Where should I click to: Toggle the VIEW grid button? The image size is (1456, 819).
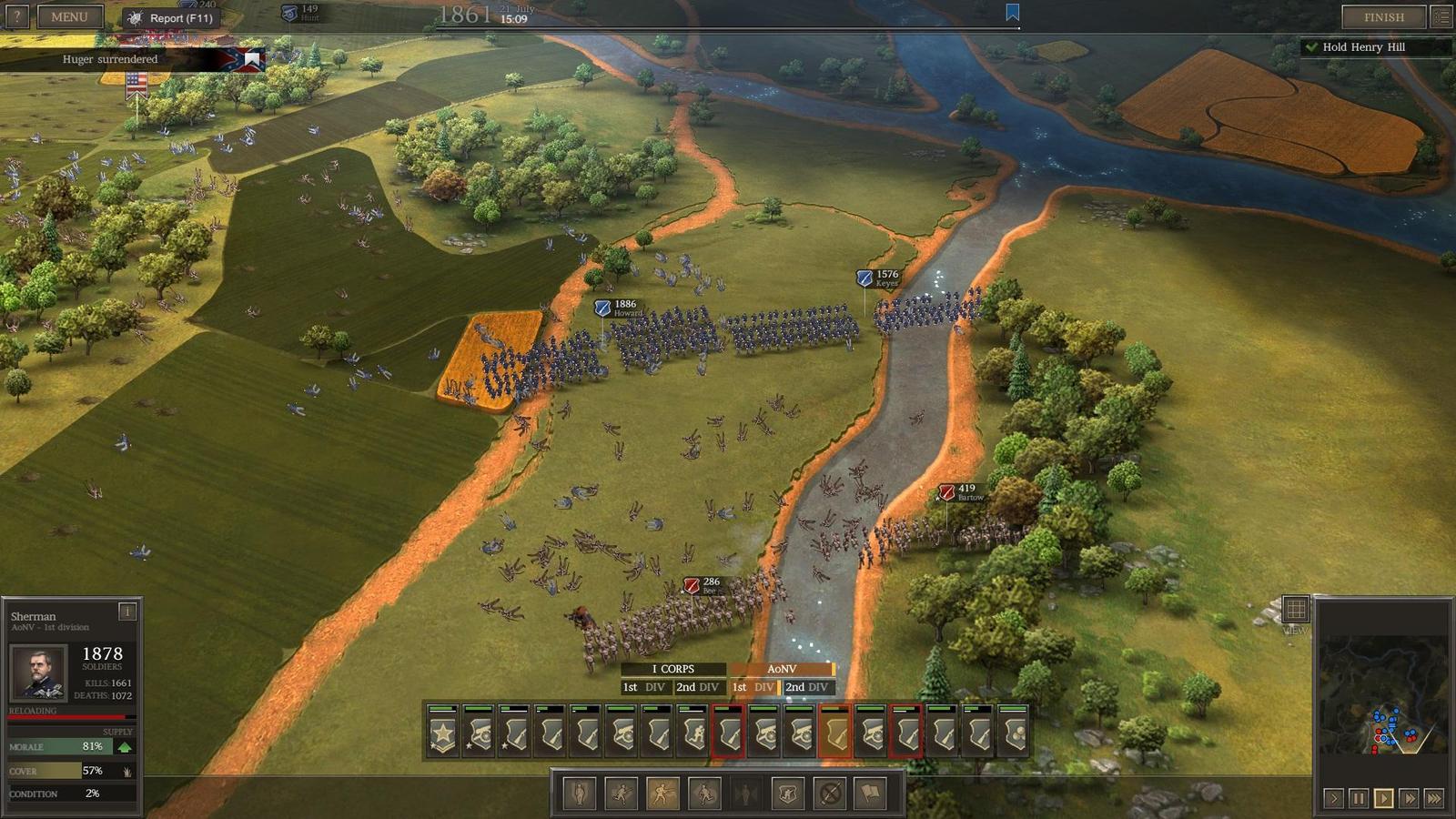pos(1295,609)
